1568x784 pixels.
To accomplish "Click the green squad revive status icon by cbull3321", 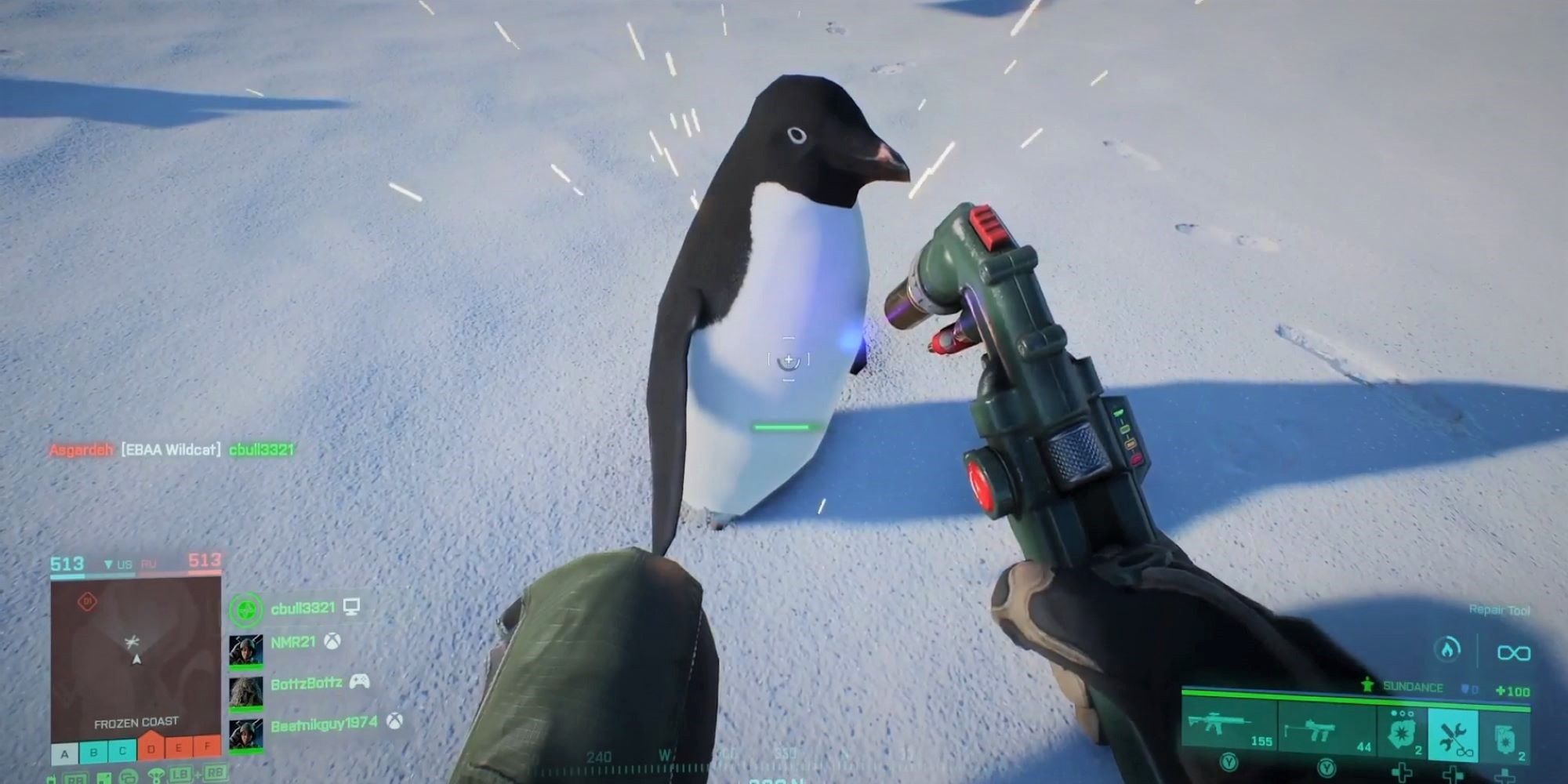I will [x=247, y=610].
